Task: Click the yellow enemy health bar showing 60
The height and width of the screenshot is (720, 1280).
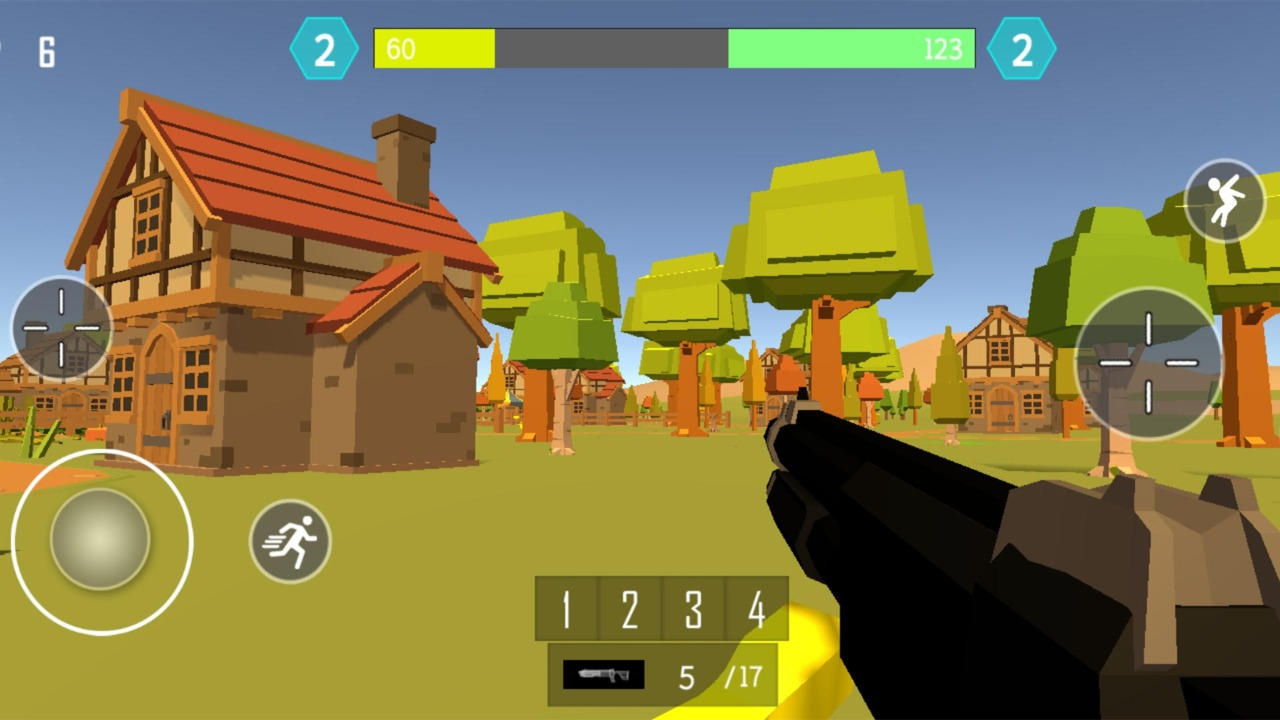Action: point(435,48)
